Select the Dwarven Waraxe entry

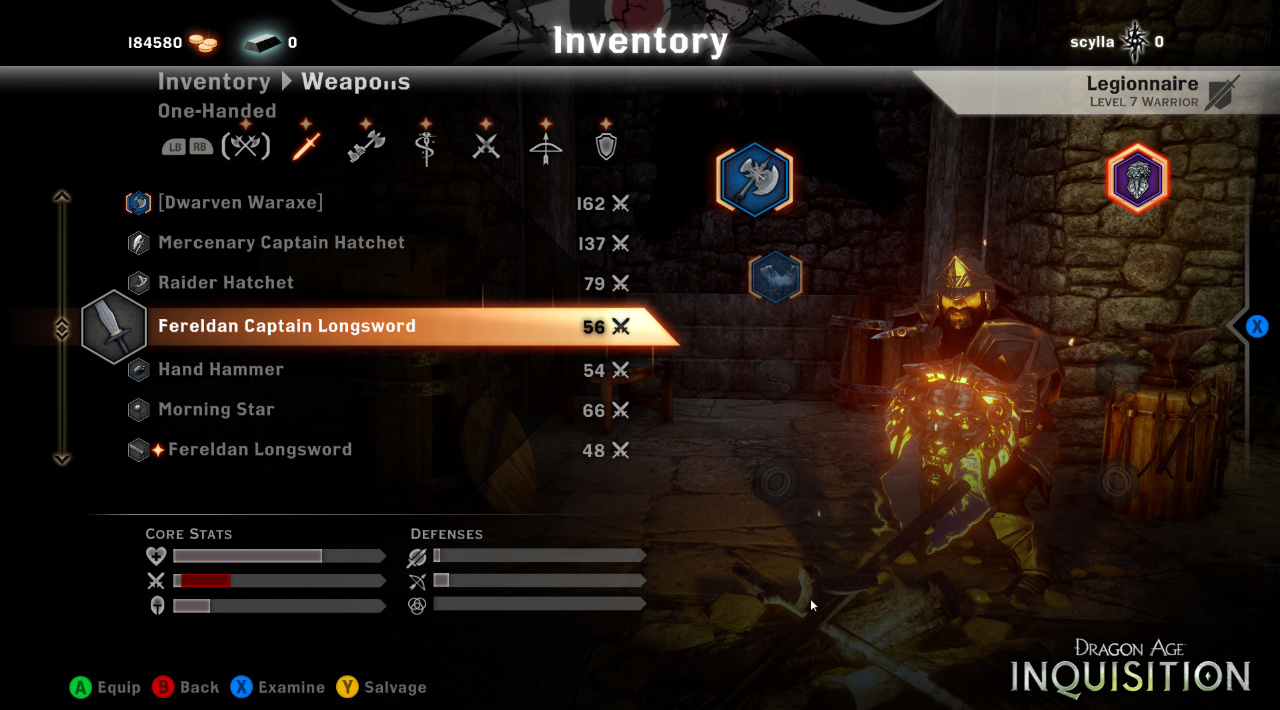[x=240, y=203]
